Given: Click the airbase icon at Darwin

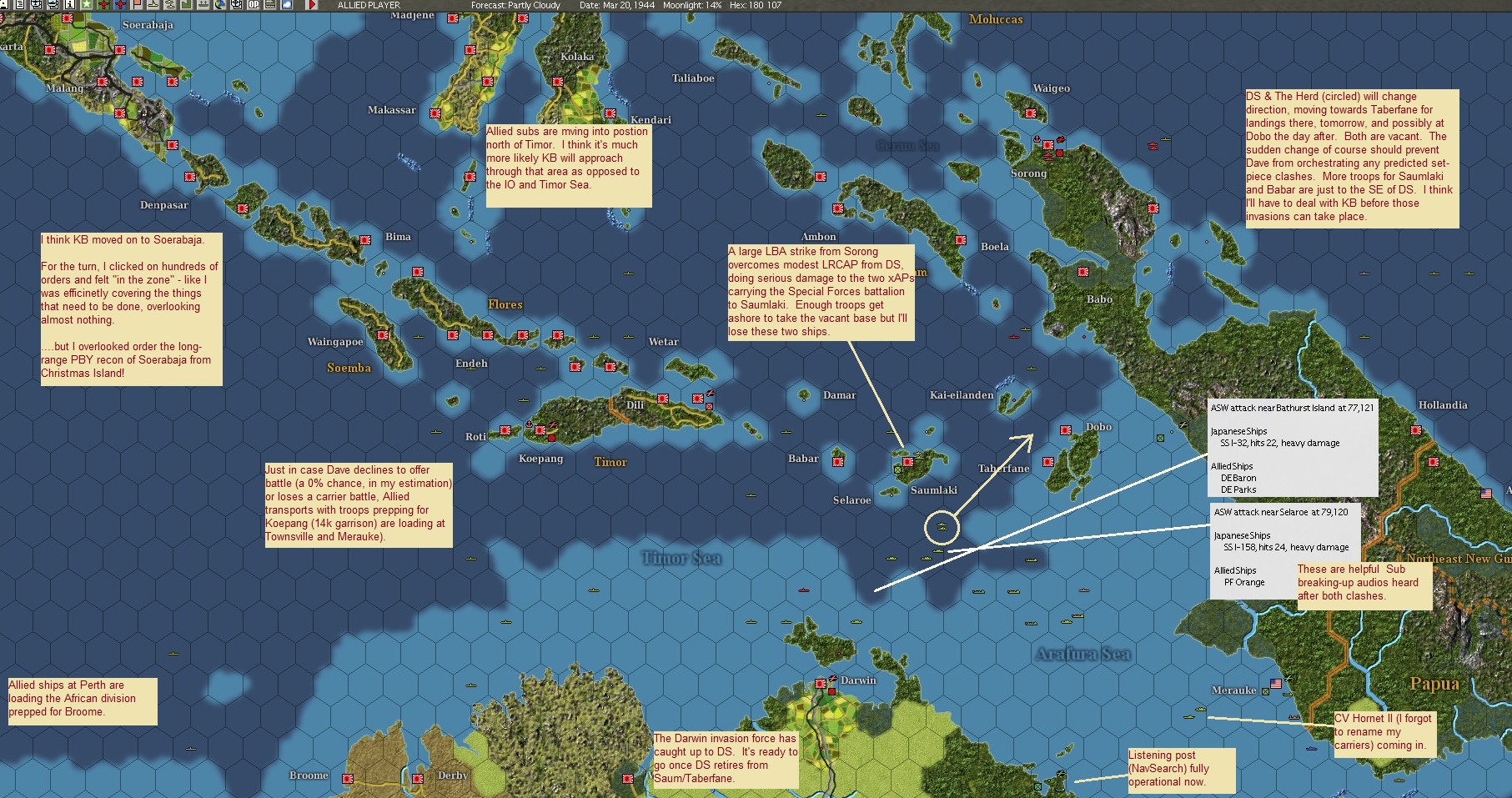Looking at the screenshot, I should click(833, 678).
